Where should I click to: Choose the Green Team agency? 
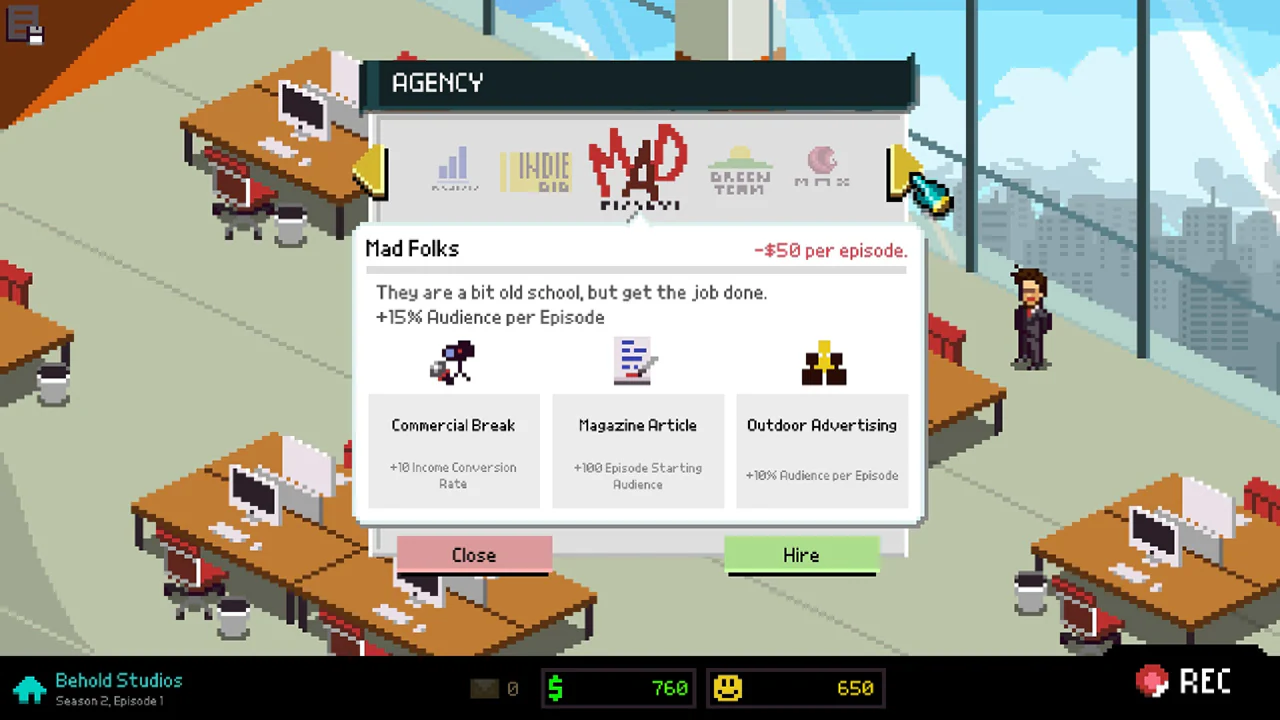(738, 168)
